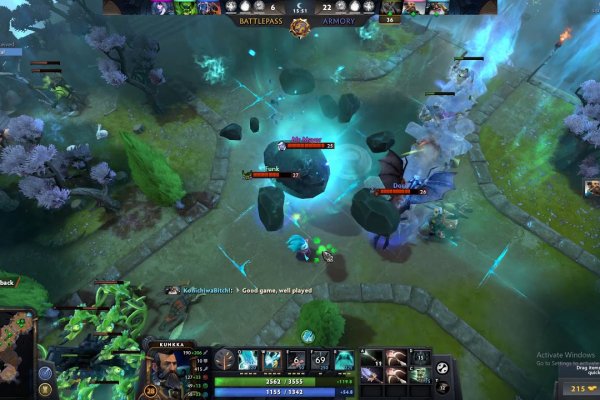The width and height of the screenshot is (600, 400).
Task: Use the inventory item with 11 charges
Action: point(371,358)
